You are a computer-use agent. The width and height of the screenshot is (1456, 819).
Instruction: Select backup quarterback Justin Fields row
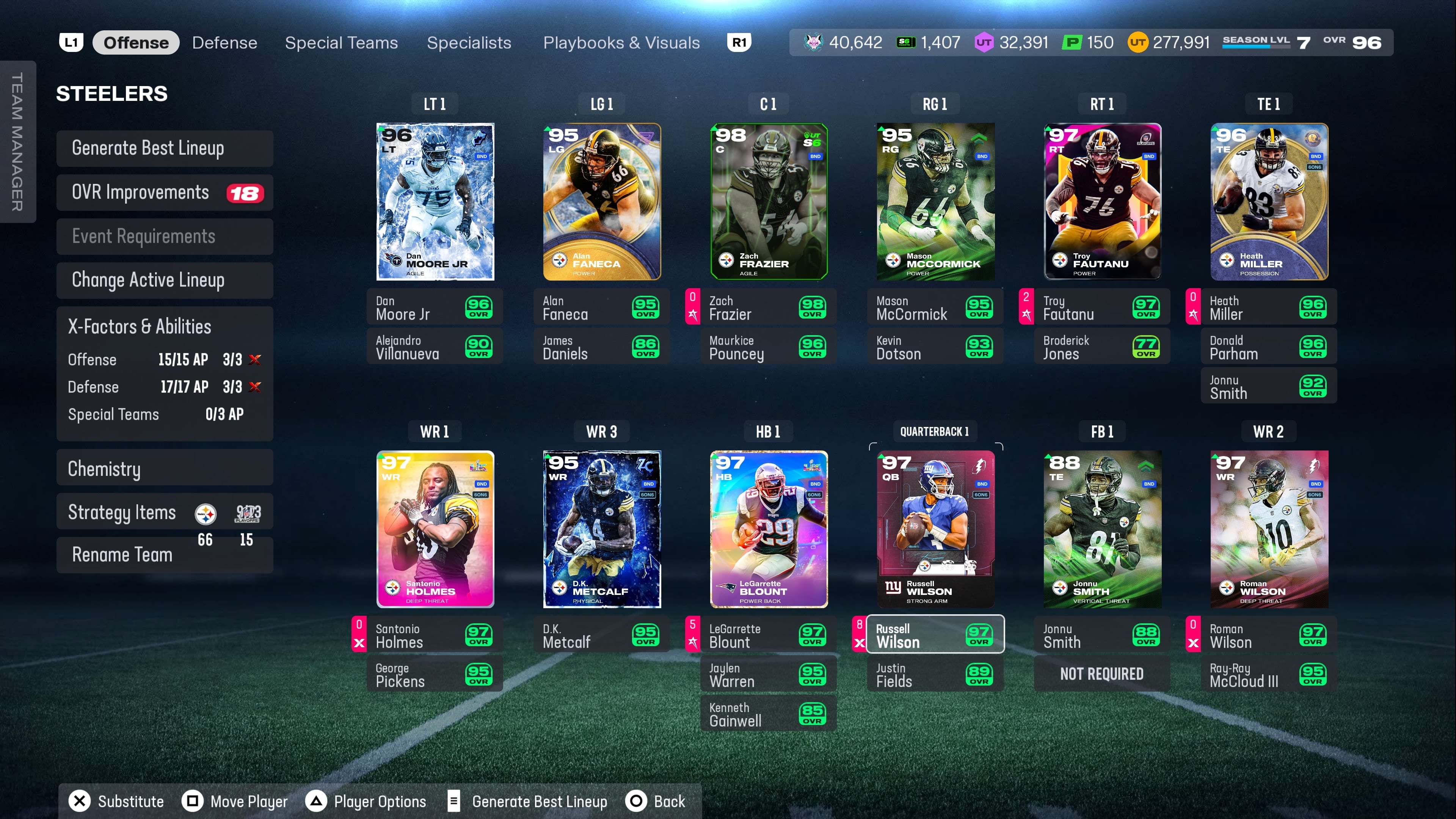pos(935,675)
